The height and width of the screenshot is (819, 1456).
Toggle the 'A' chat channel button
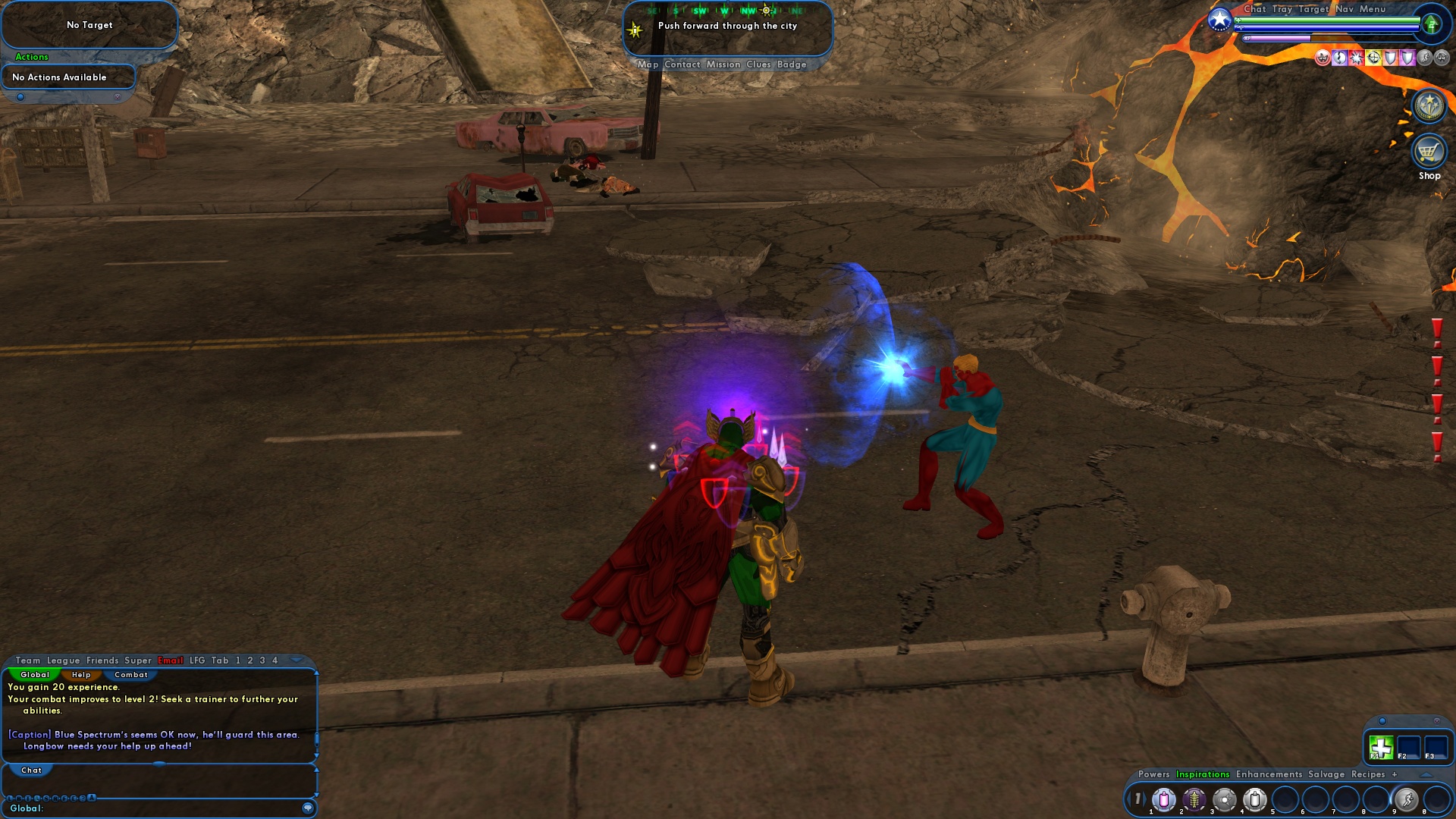click(90, 797)
